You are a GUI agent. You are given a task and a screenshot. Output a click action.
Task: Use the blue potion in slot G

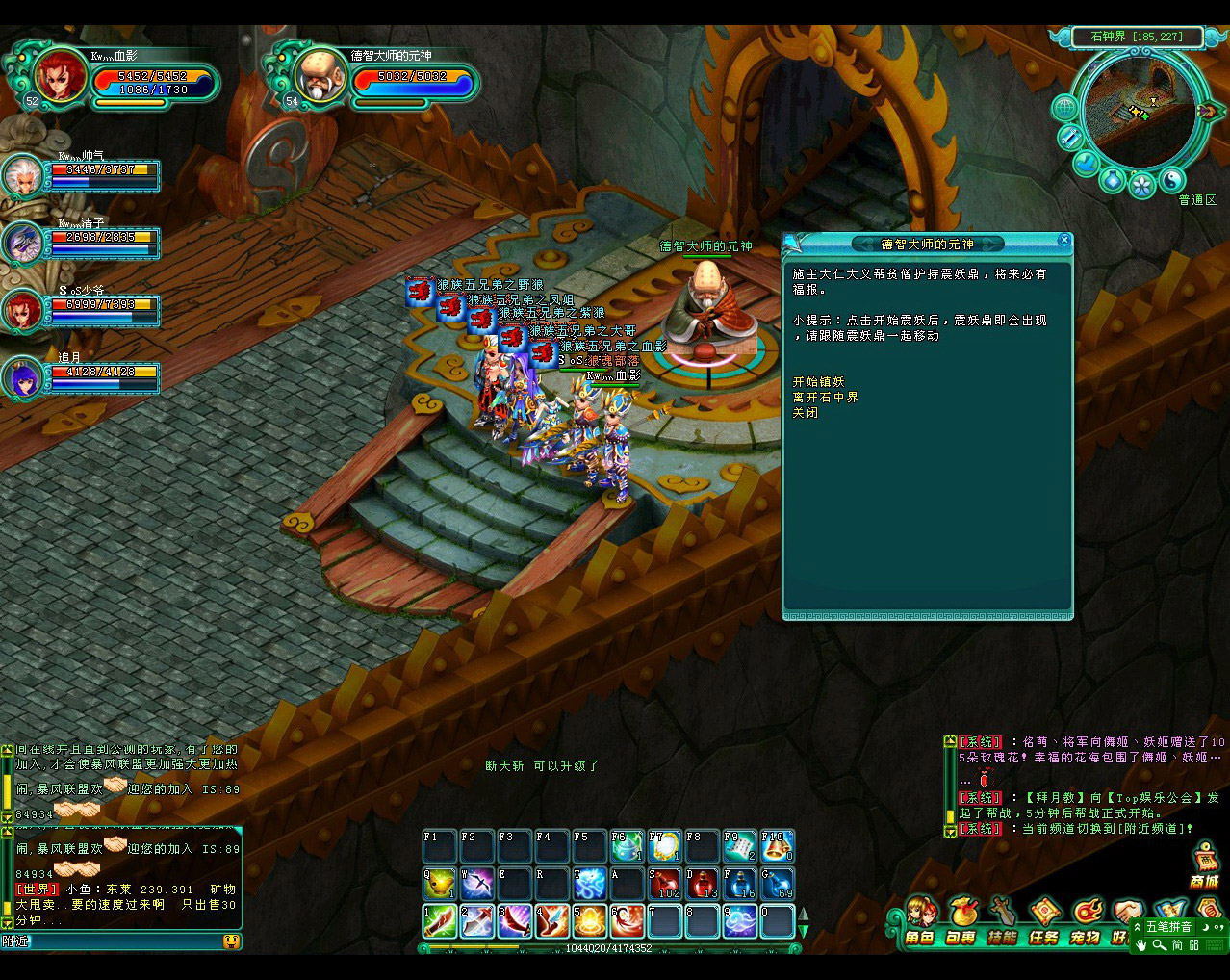pos(778,883)
